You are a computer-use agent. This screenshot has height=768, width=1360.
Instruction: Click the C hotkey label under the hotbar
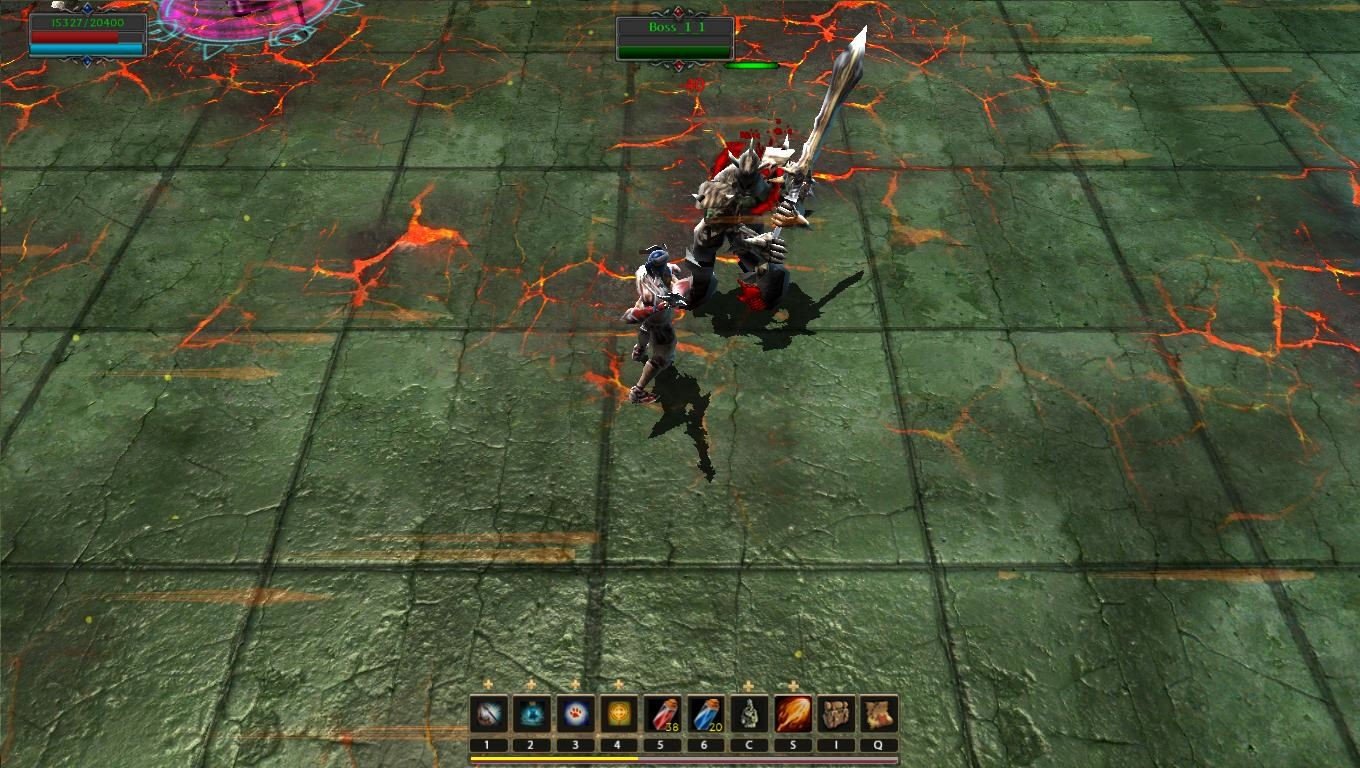point(749,744)
